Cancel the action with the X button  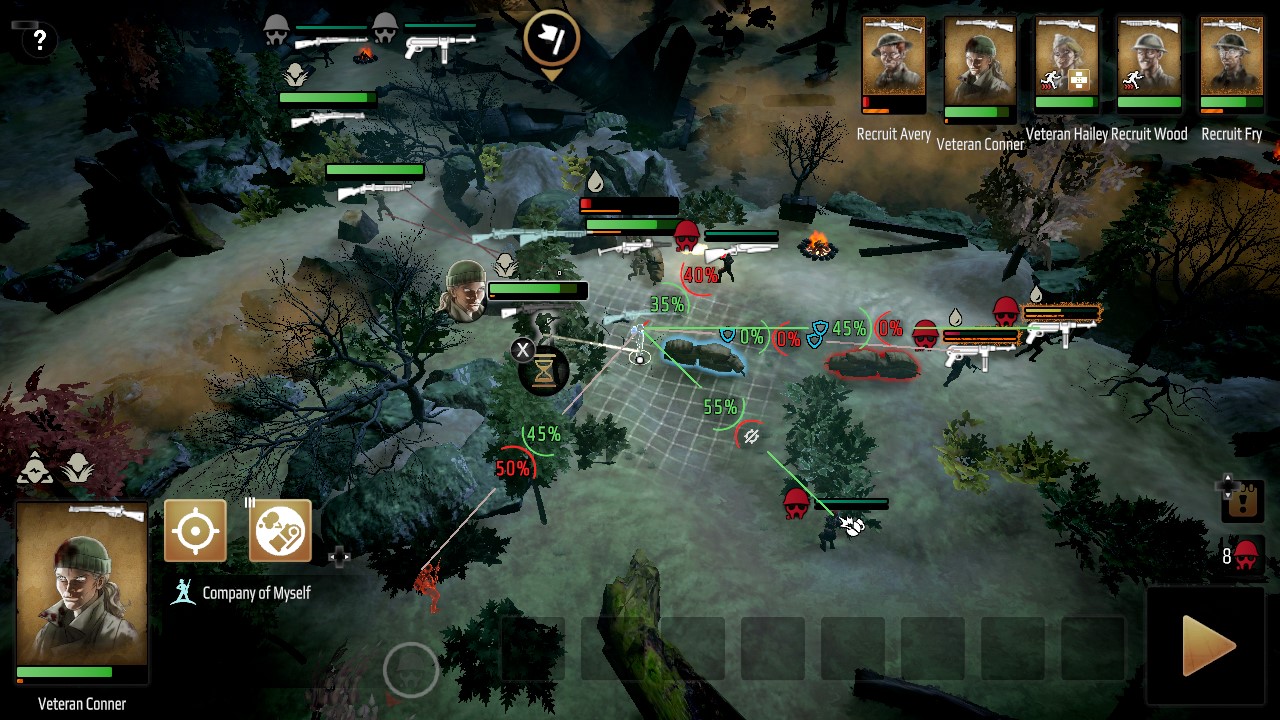(x=522, y=350)
